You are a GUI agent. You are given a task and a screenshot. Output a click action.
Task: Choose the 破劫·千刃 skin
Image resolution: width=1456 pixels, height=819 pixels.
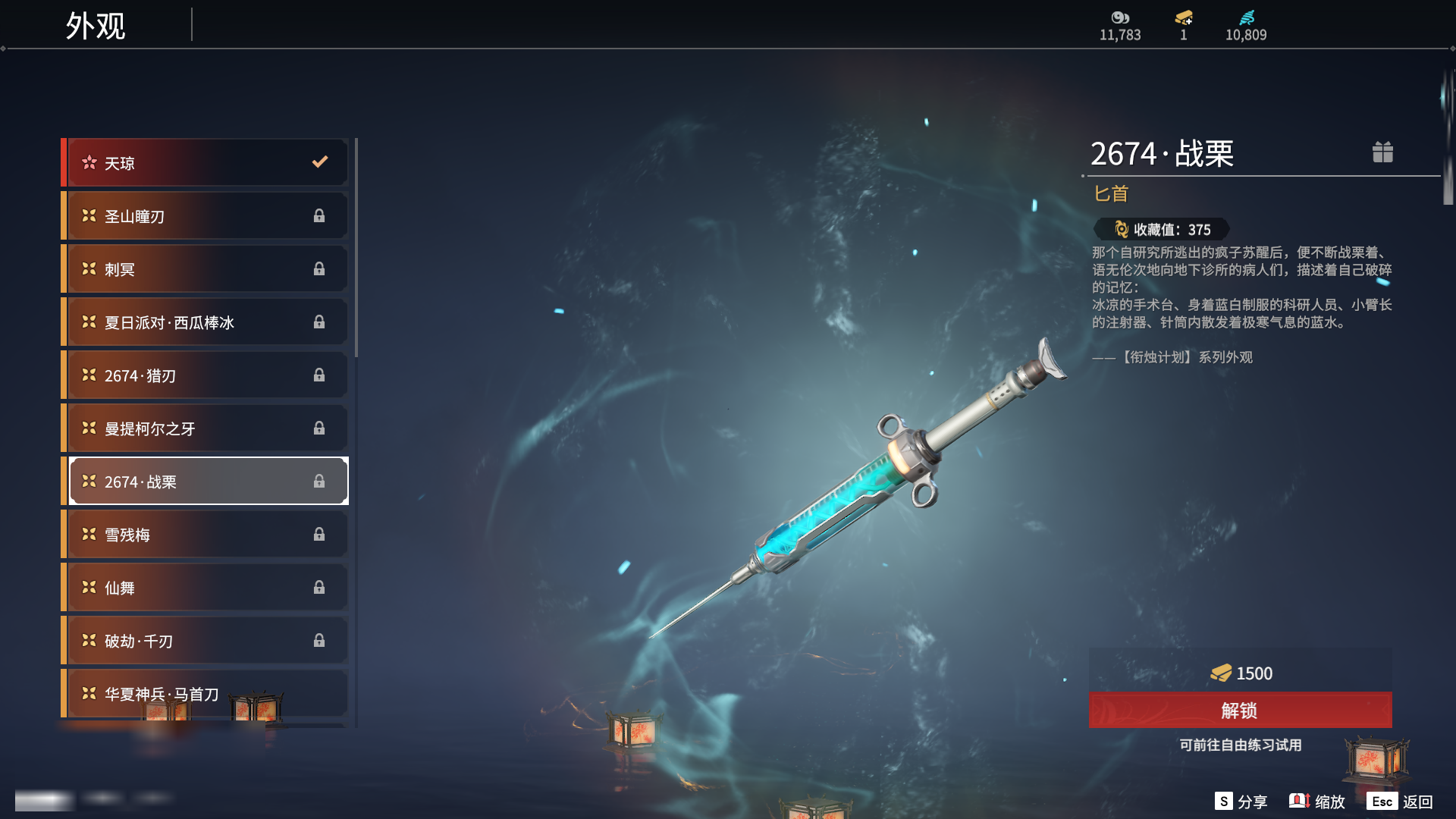[x=206, y=641]
